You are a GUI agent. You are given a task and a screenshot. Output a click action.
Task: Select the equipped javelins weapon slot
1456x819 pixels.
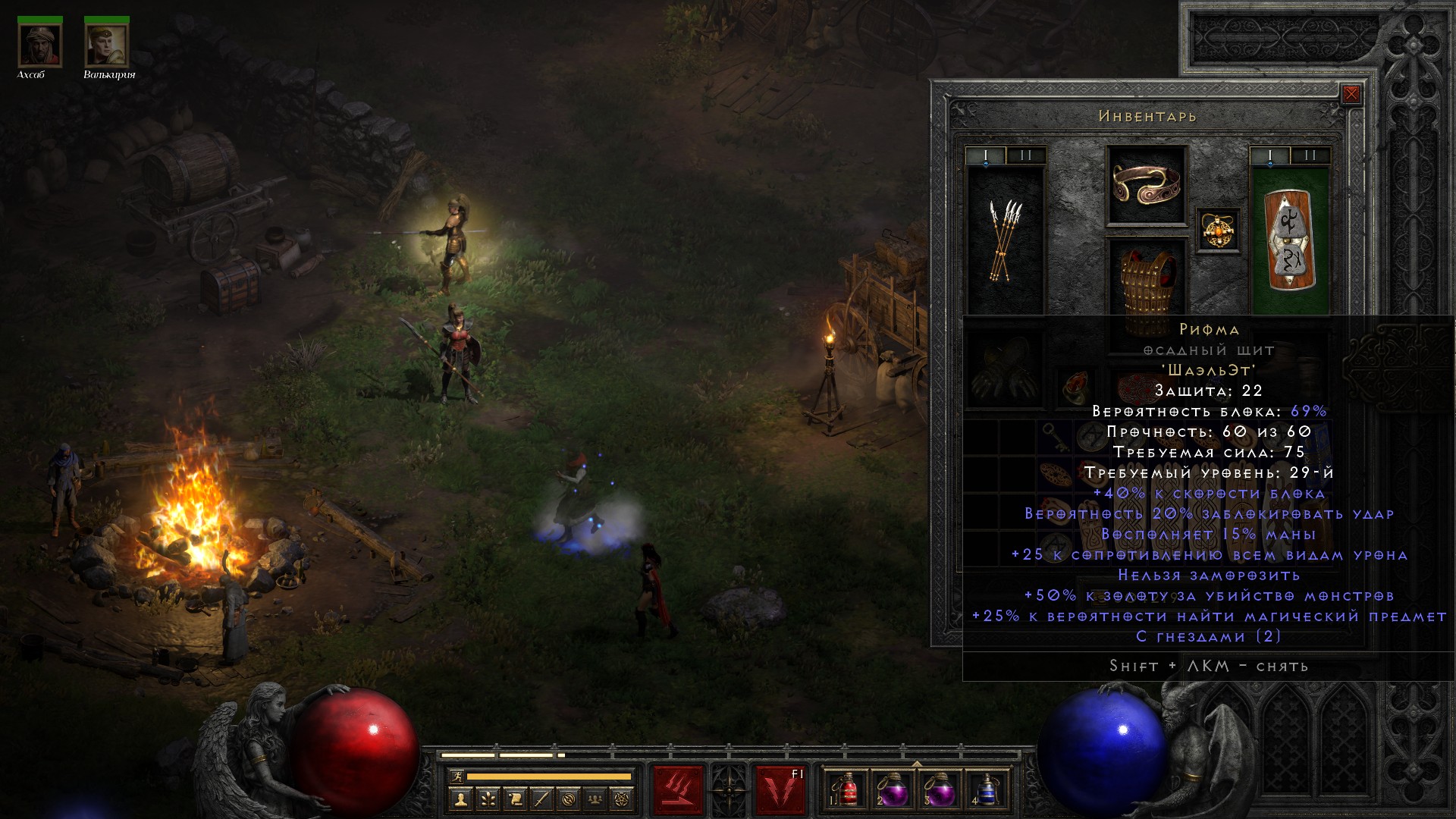[x=1006, y=240]
